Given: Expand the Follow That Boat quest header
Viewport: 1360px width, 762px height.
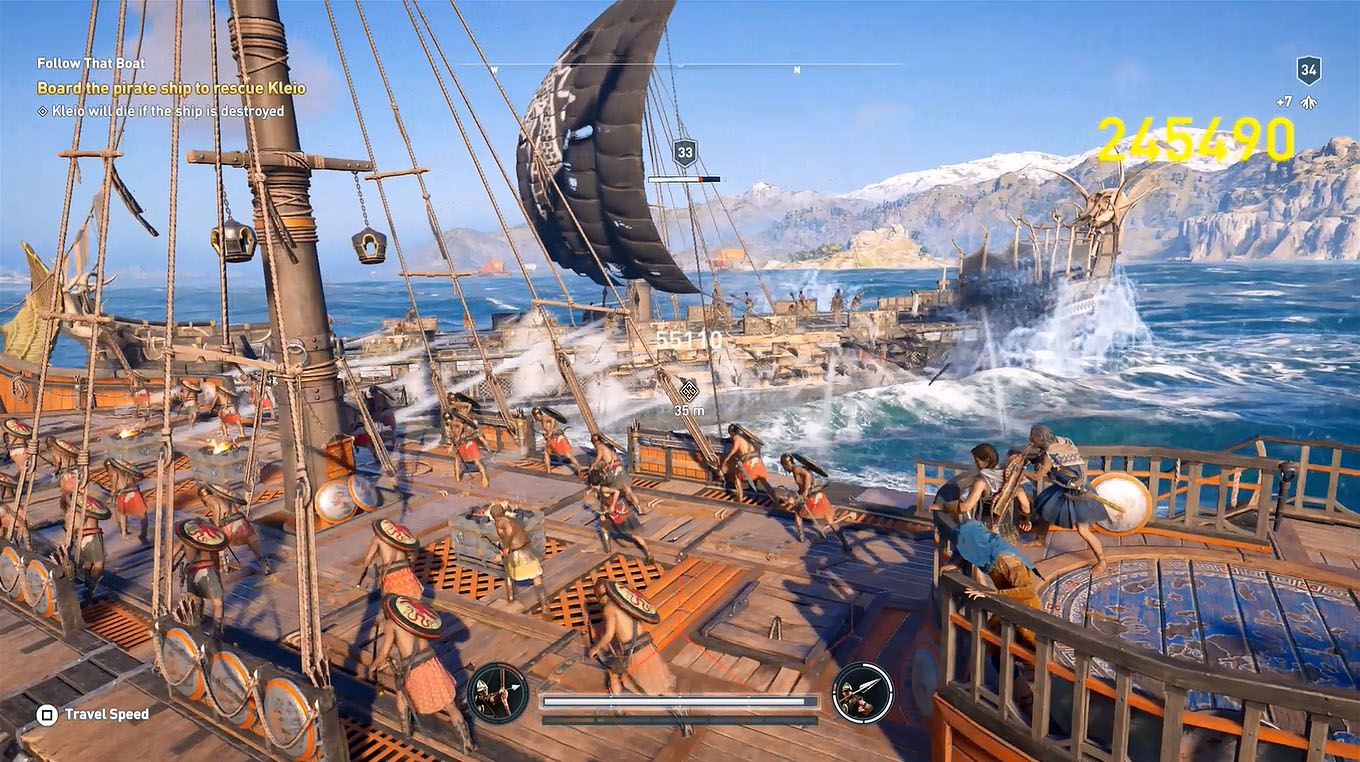Looking at the screenshot, I should tap(90, 62).
